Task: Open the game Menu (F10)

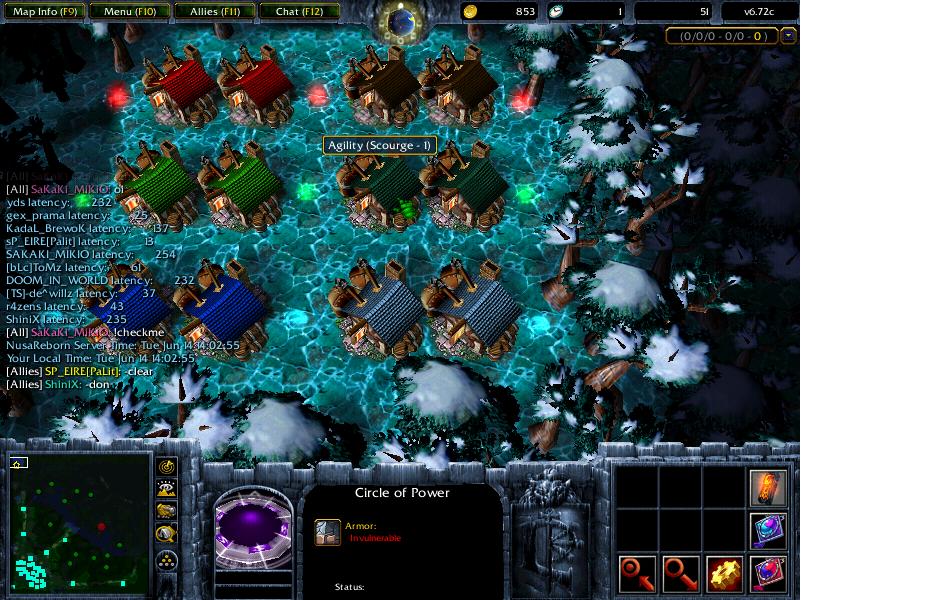Action: point(130,12)
